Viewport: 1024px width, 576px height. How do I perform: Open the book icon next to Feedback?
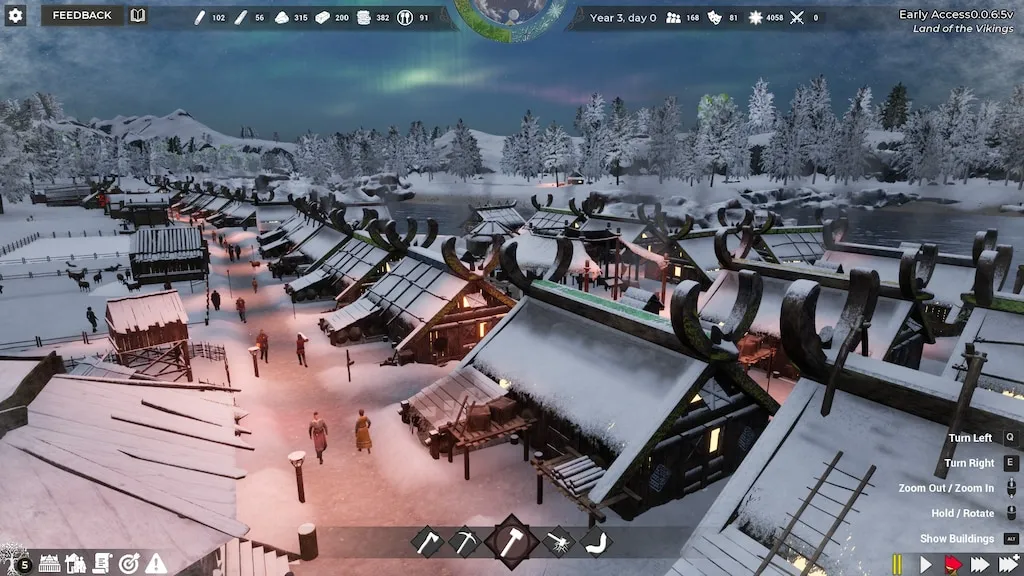click(x=138, y=15)
